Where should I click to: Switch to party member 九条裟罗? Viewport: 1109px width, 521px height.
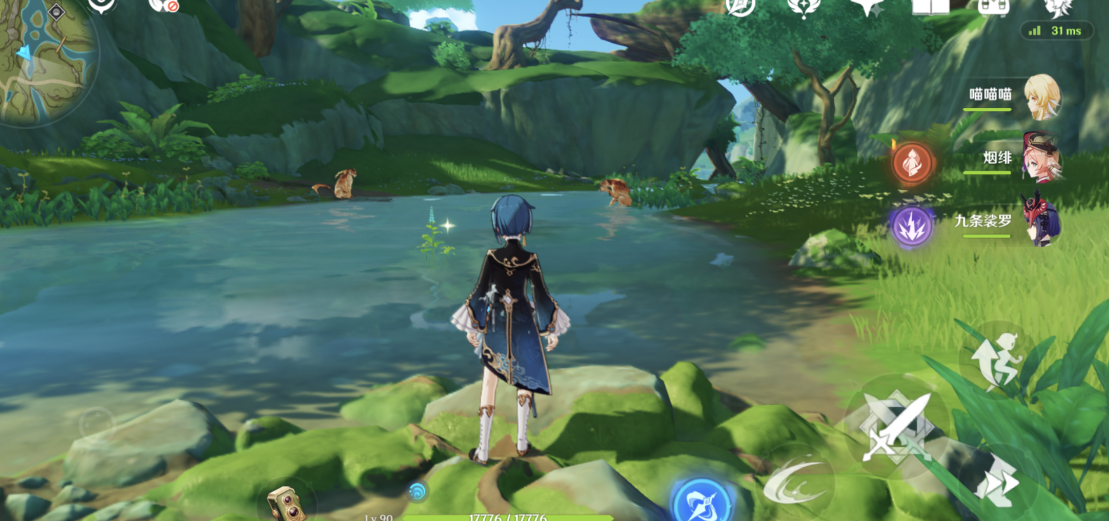tap(1039, 221)
